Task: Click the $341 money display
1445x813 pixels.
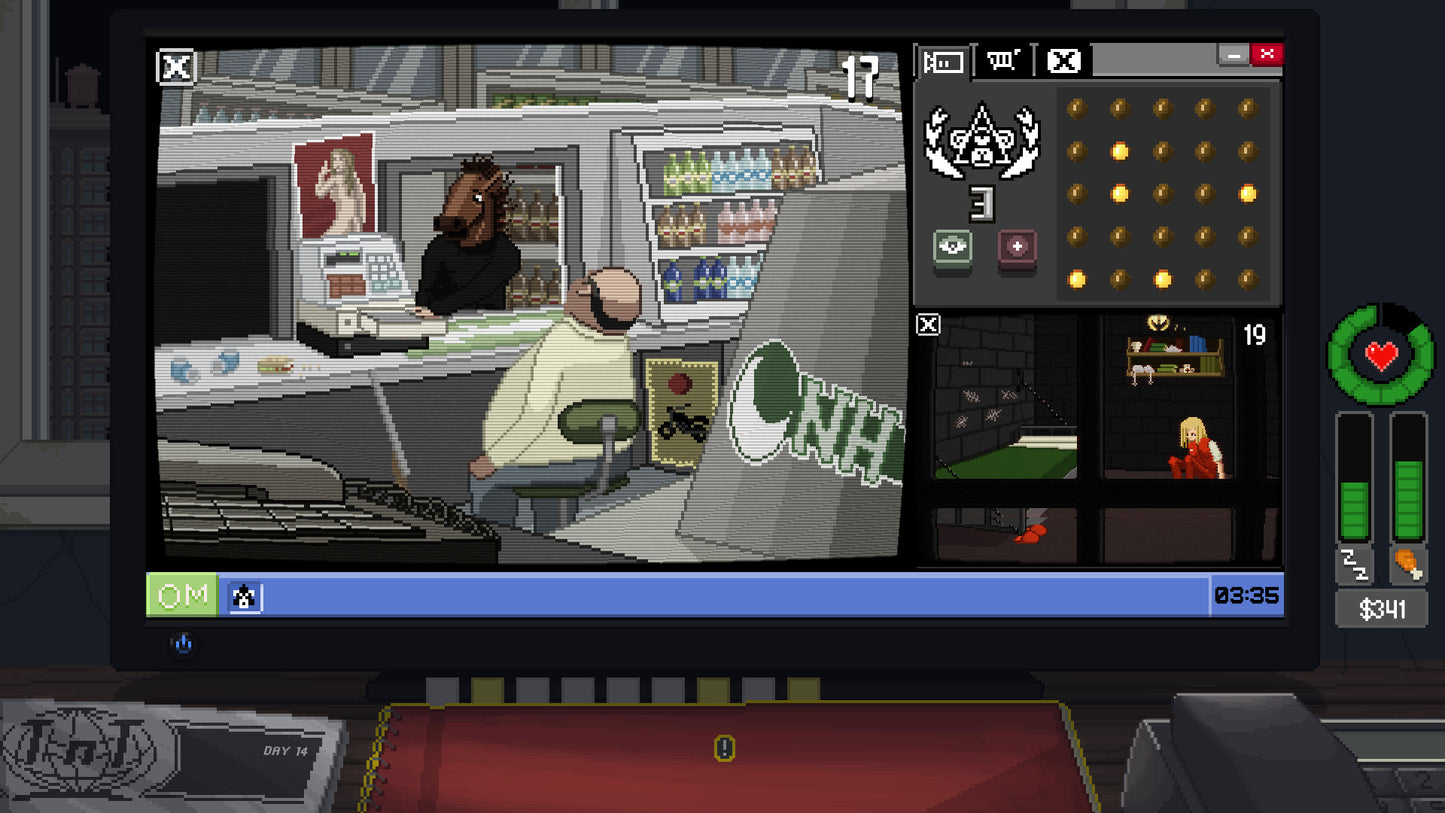Action: click(x=1381, y=608)
